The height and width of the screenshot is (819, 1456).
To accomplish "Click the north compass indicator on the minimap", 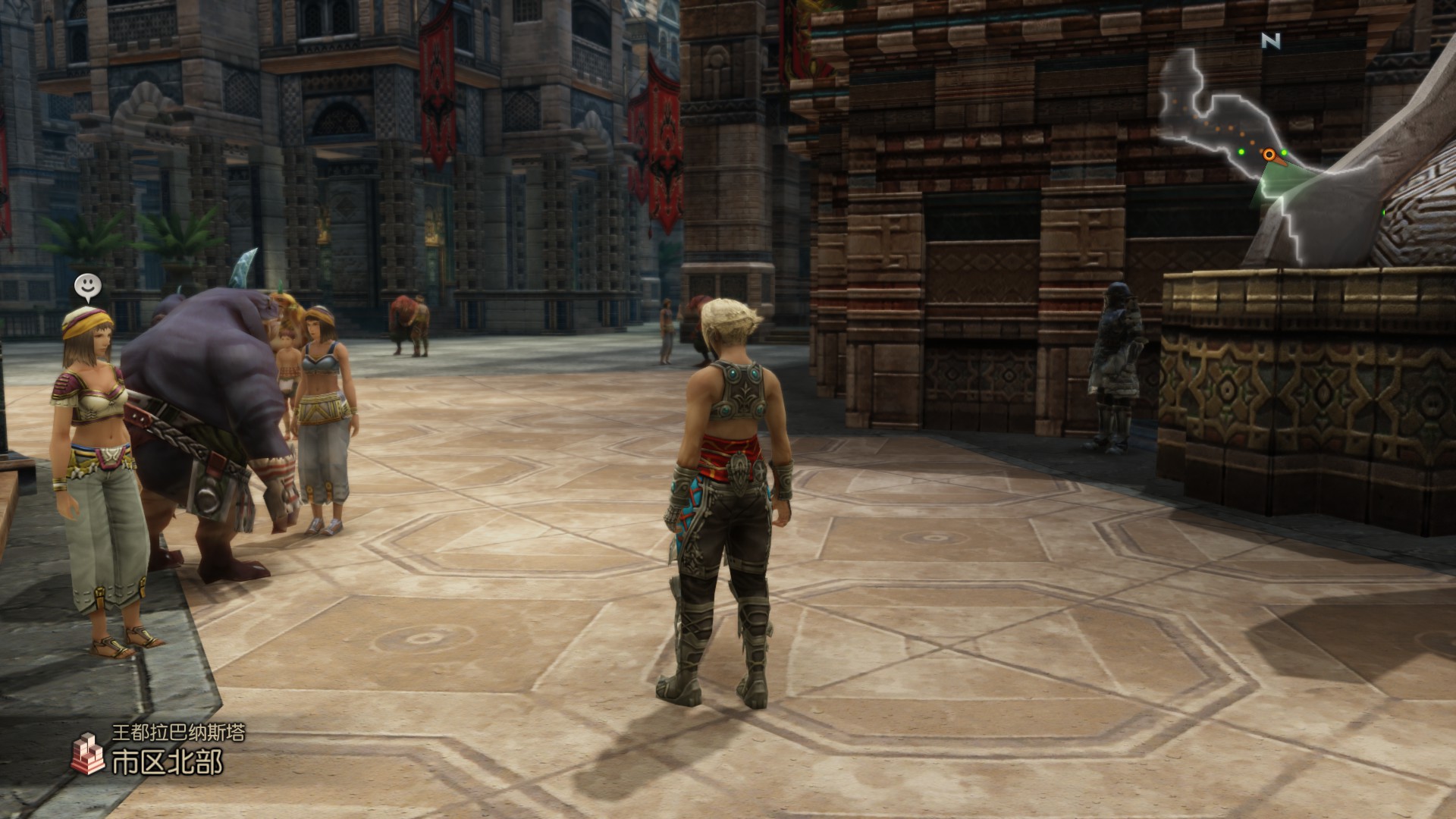I will [x=1271, y=41].
